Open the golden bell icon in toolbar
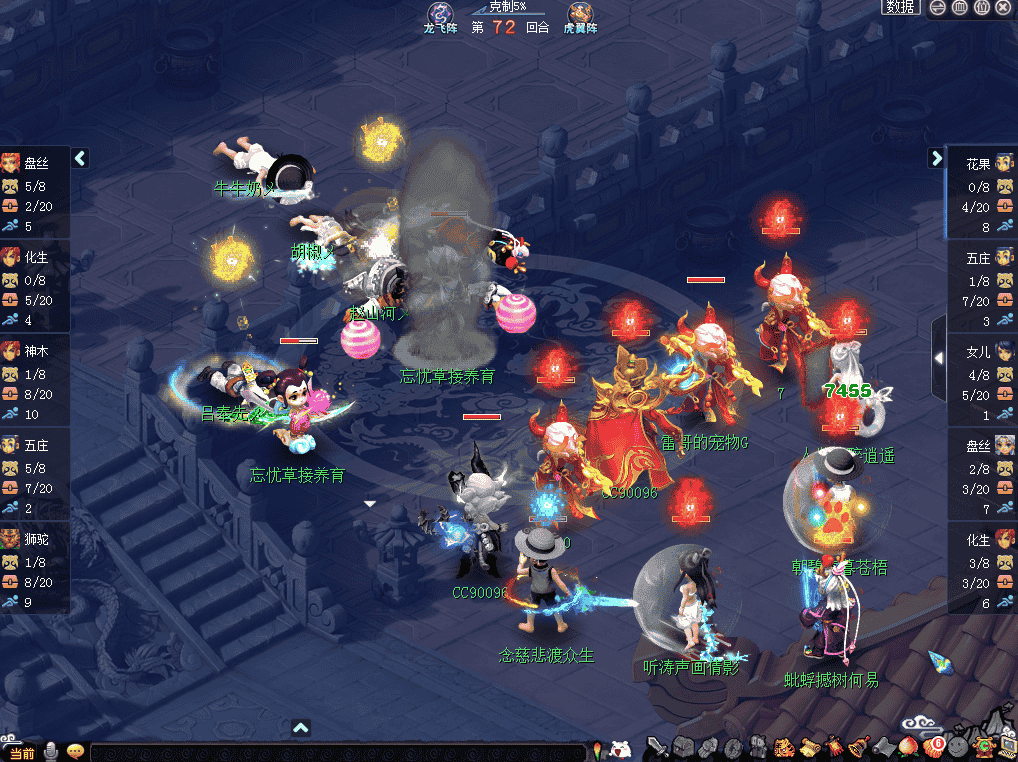This screenshot has width=1018, height=762. point(858,746)
